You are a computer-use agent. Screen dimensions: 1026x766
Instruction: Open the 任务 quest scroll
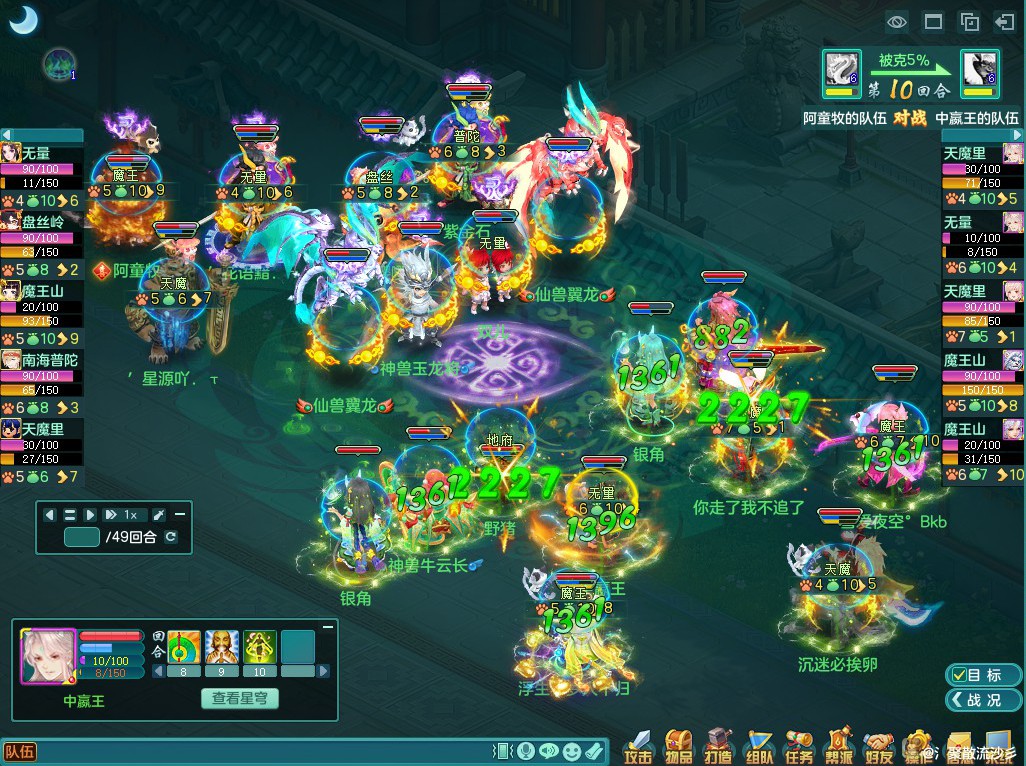[799, 746]
